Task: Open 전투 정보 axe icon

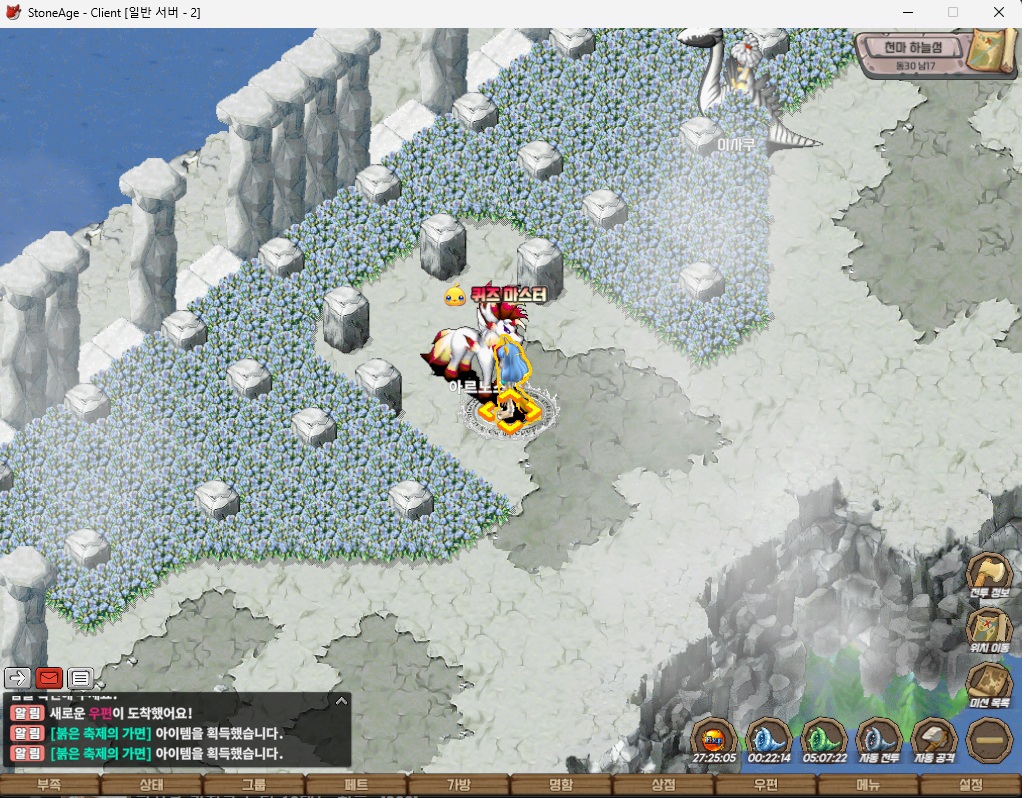Action: 988,577
